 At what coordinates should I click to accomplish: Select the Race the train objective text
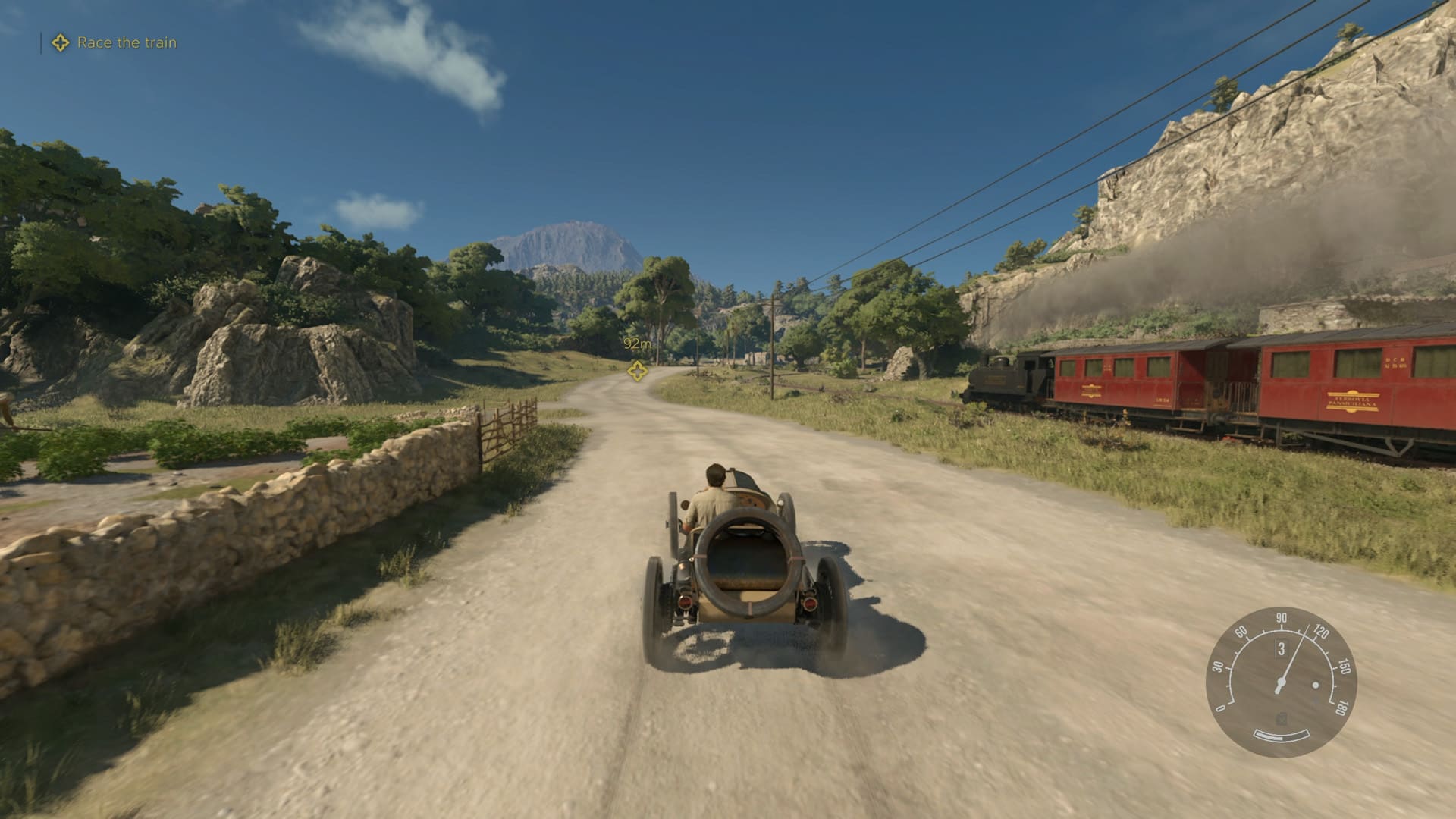coord(127,43)
